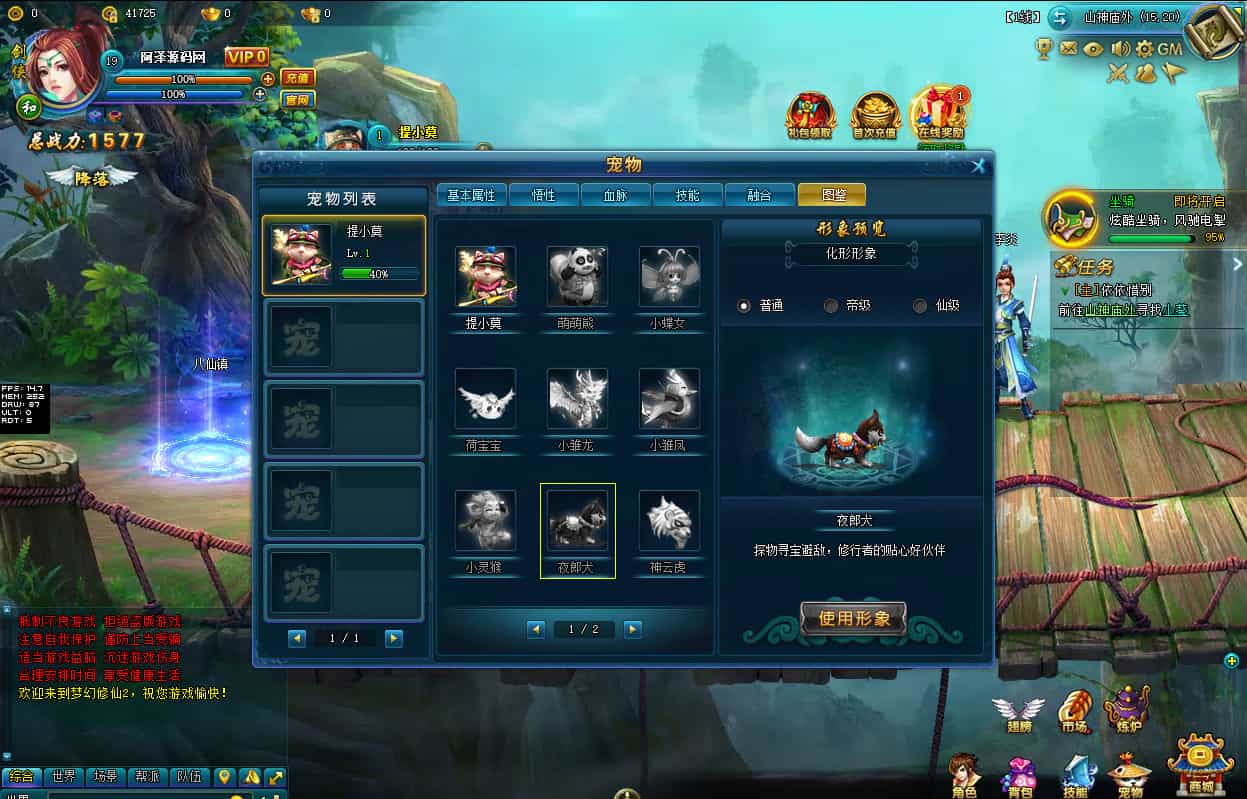Open the 技能 tab in pet window

tap(687, 195)
